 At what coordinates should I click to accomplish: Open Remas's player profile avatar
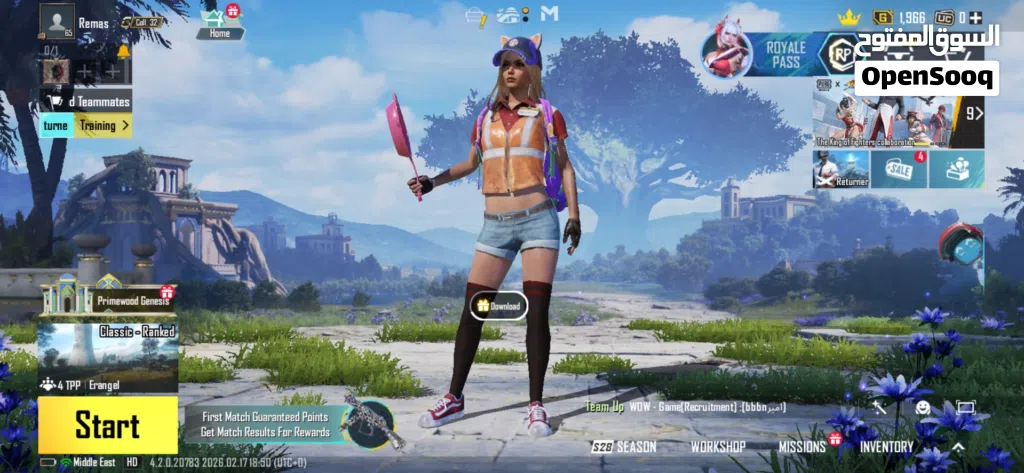57,20
